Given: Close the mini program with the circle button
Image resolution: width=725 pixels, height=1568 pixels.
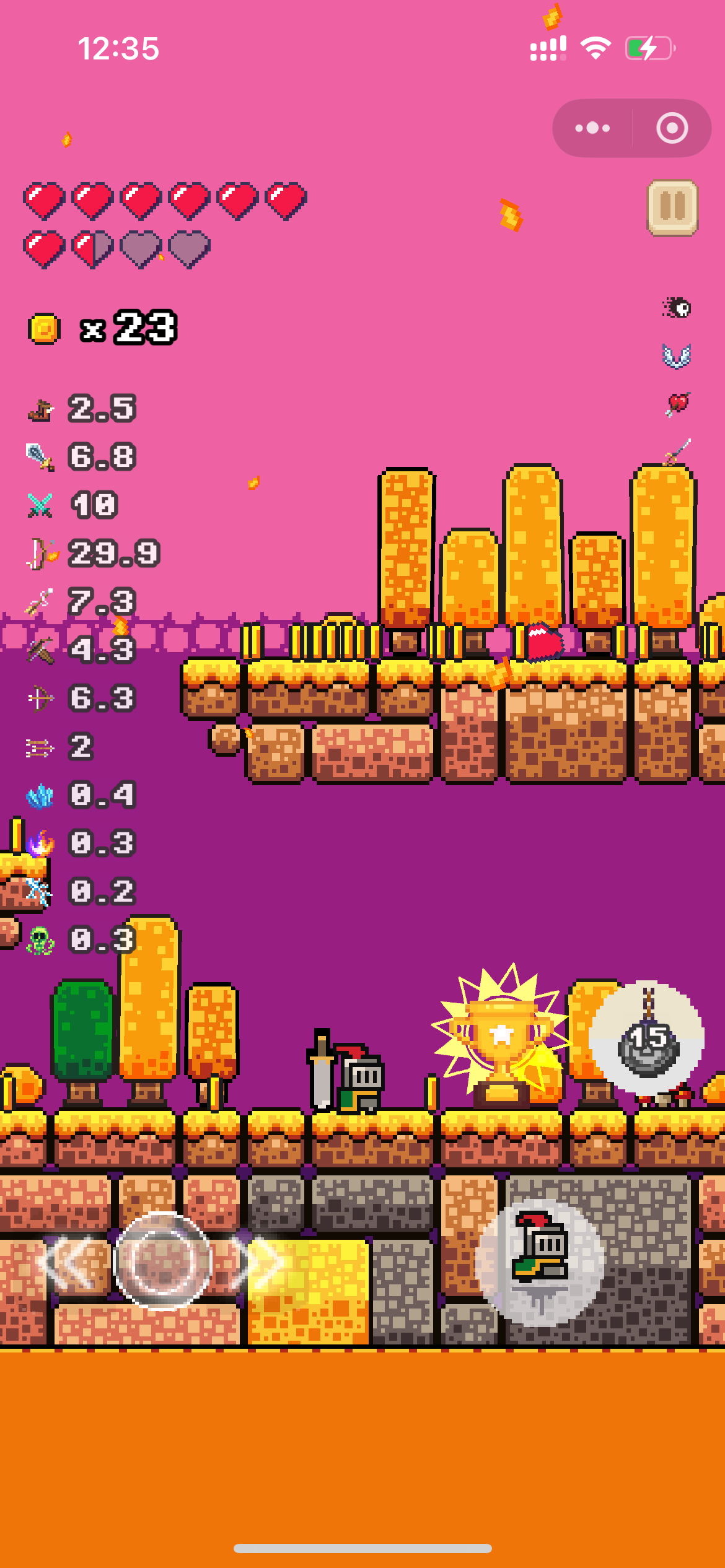Looking at the screenshot, I should pyautogui.click(x=672, y=128).
